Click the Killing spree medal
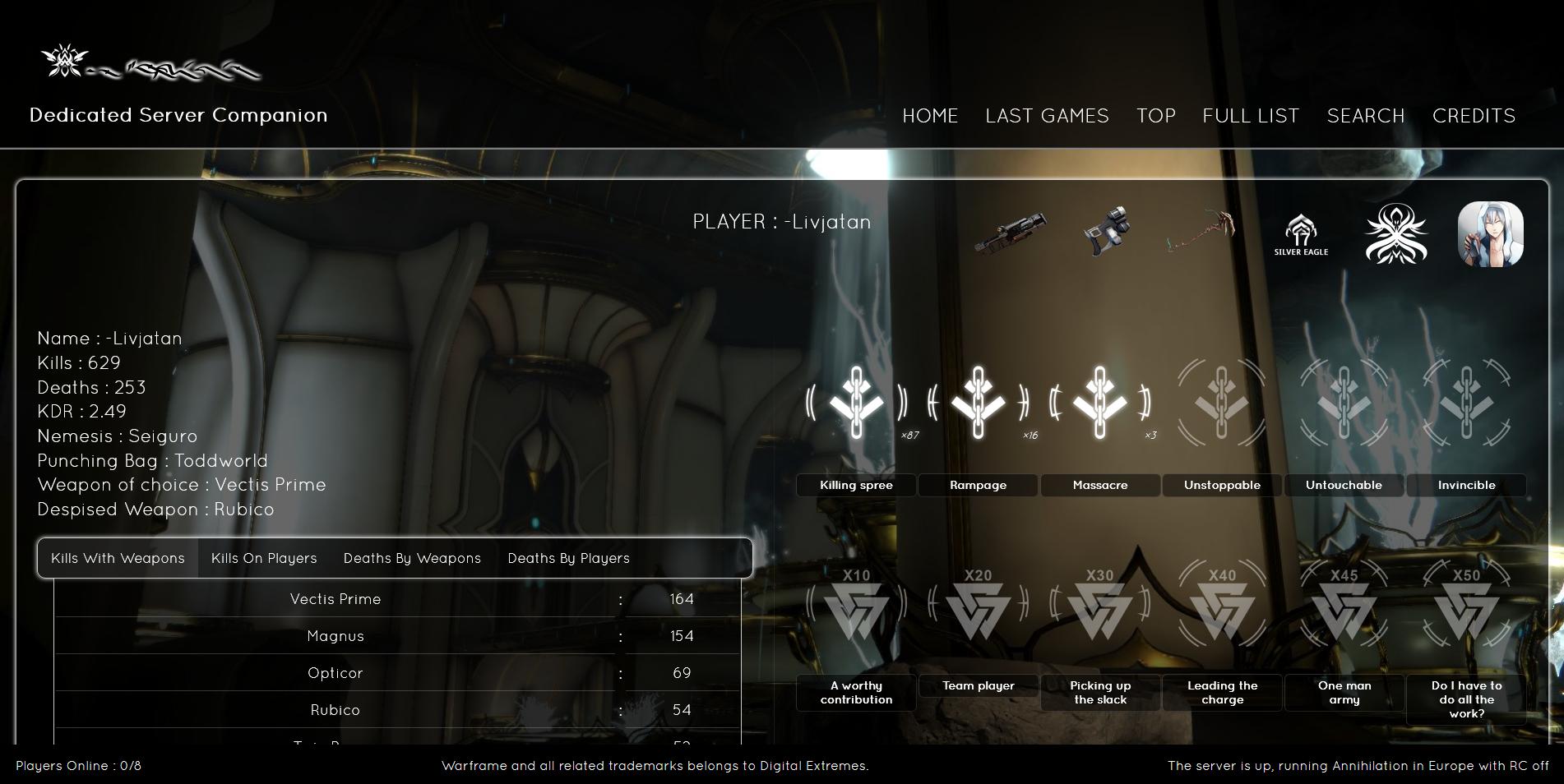This screenshot has height=784, width=1564. pyautogui.click(x=856, y=403)
